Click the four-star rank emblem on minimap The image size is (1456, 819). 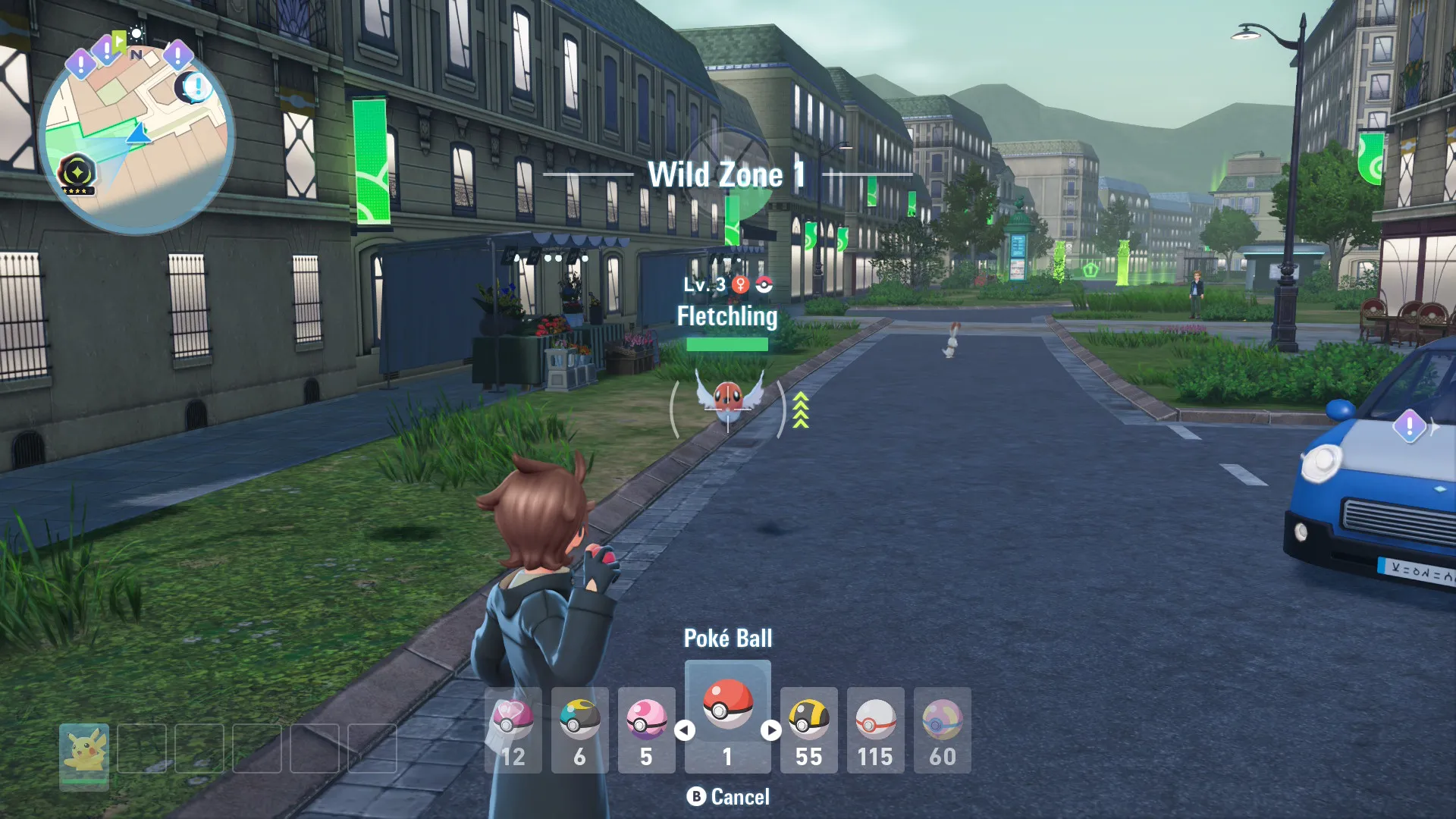(x=77, y=172)
